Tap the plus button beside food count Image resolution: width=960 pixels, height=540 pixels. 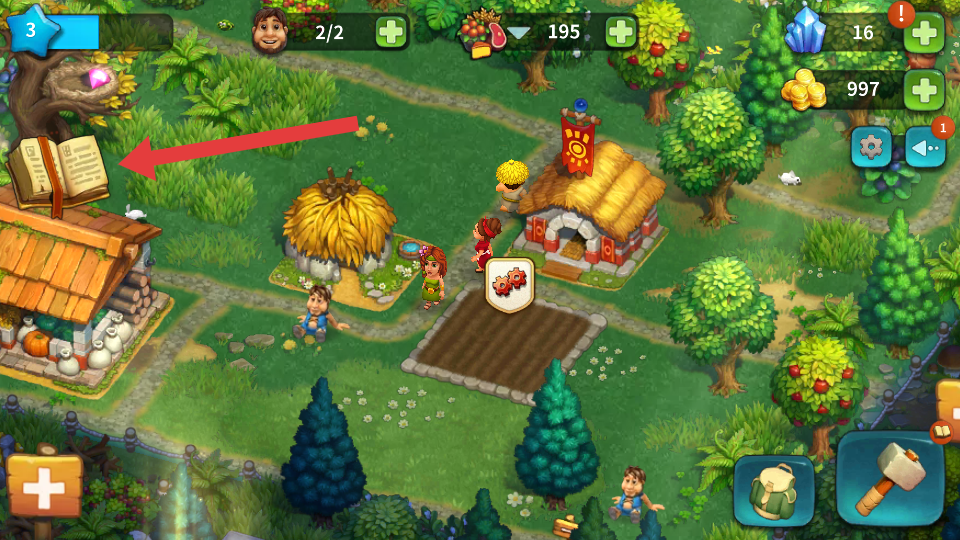621,32
